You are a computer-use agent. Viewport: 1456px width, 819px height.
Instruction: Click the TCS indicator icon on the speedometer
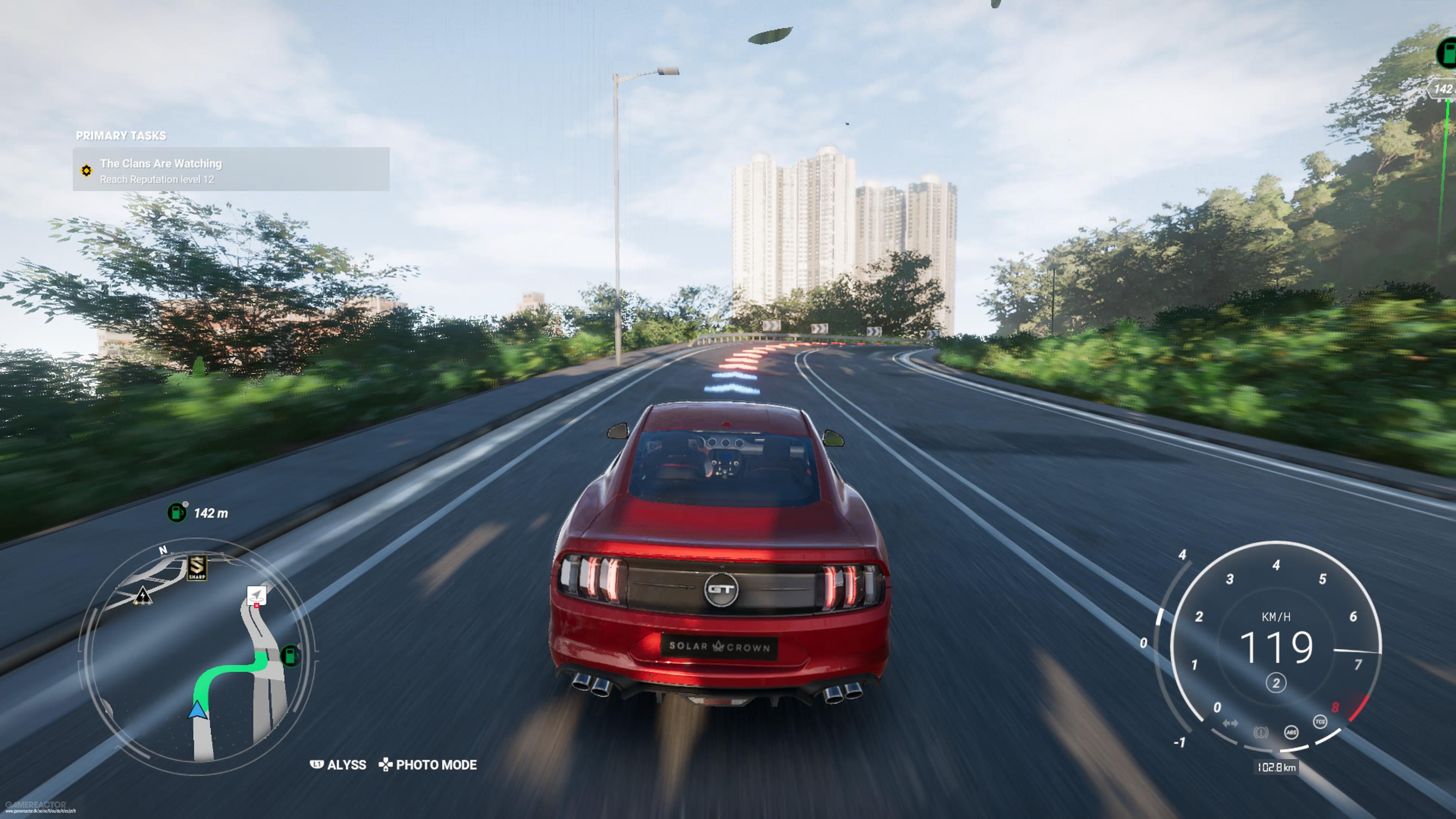tap(1321, 722)
